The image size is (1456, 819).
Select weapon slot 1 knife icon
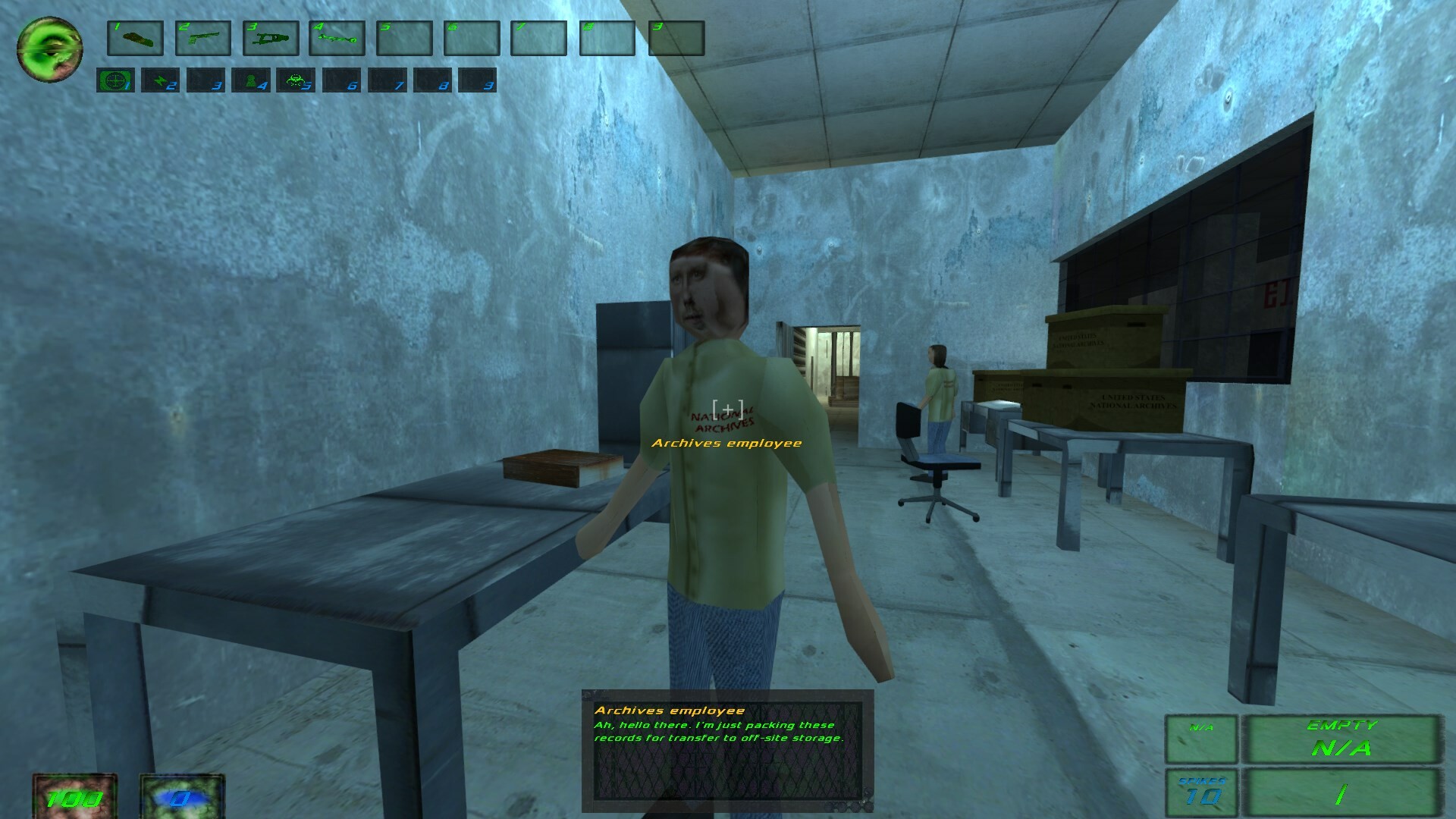click(x=135, y=38)
